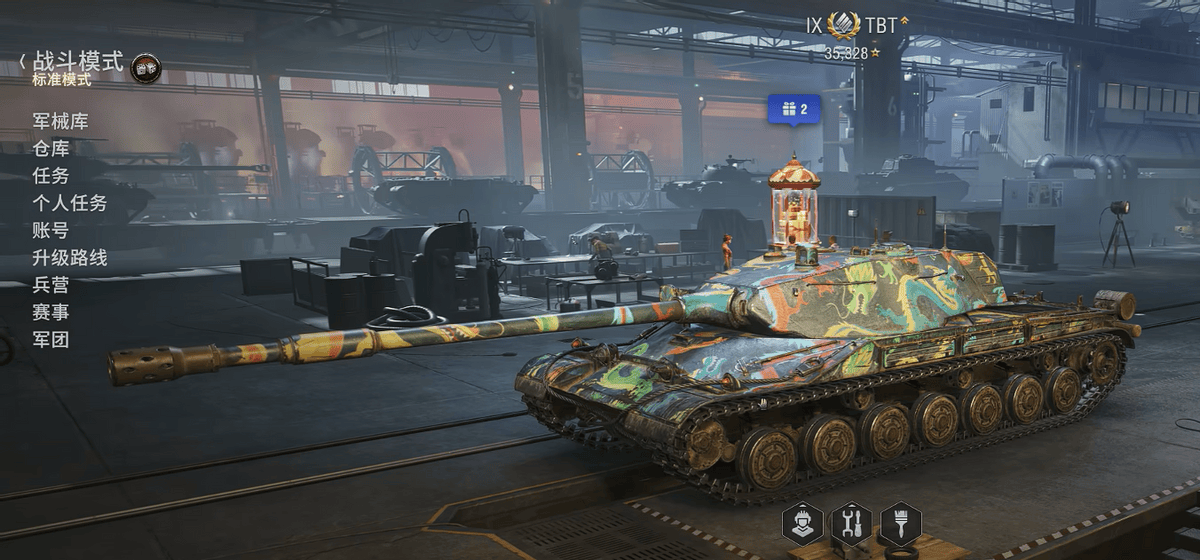
Task: View the 账号 account page
Action: 51,230
